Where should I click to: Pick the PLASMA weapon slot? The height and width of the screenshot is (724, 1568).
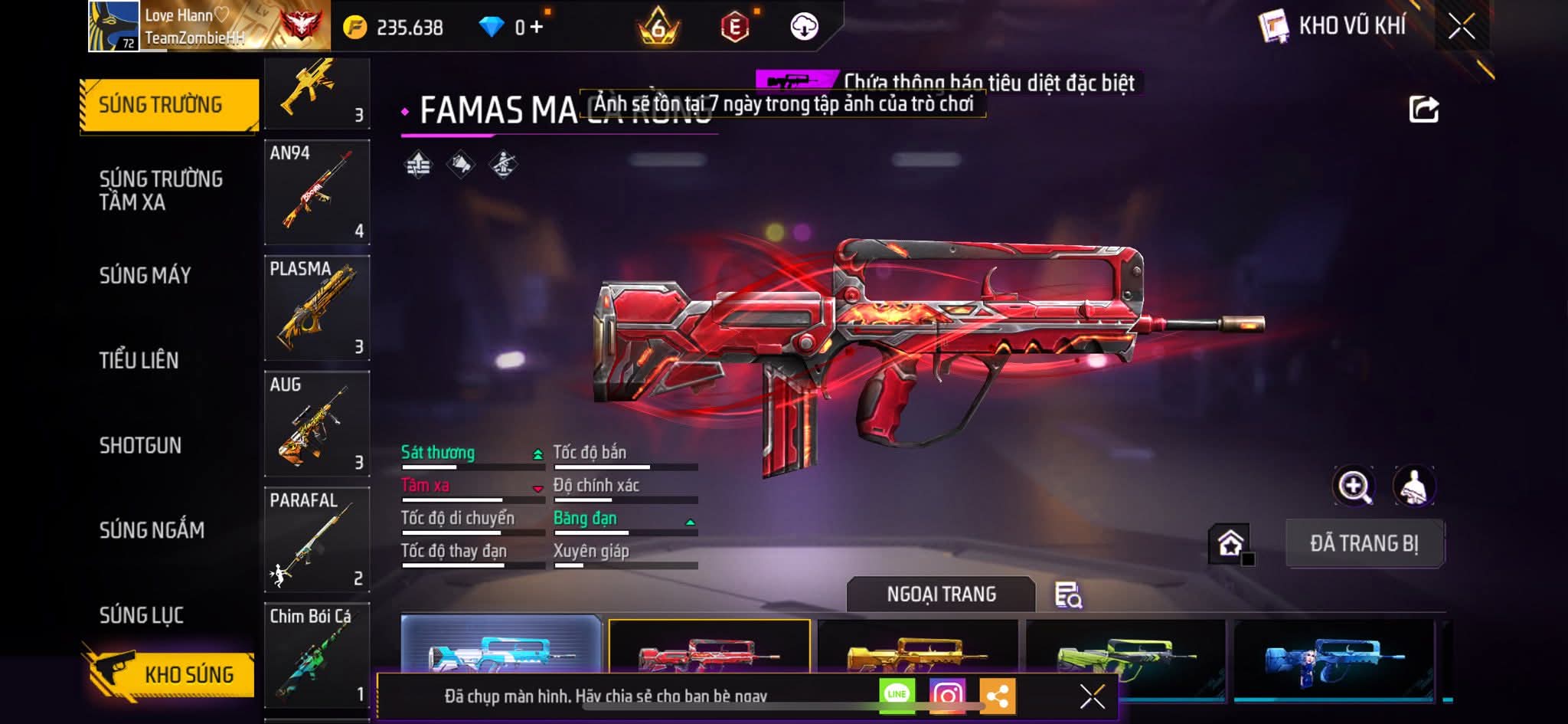pyautogui.click(x=317, y=308)
